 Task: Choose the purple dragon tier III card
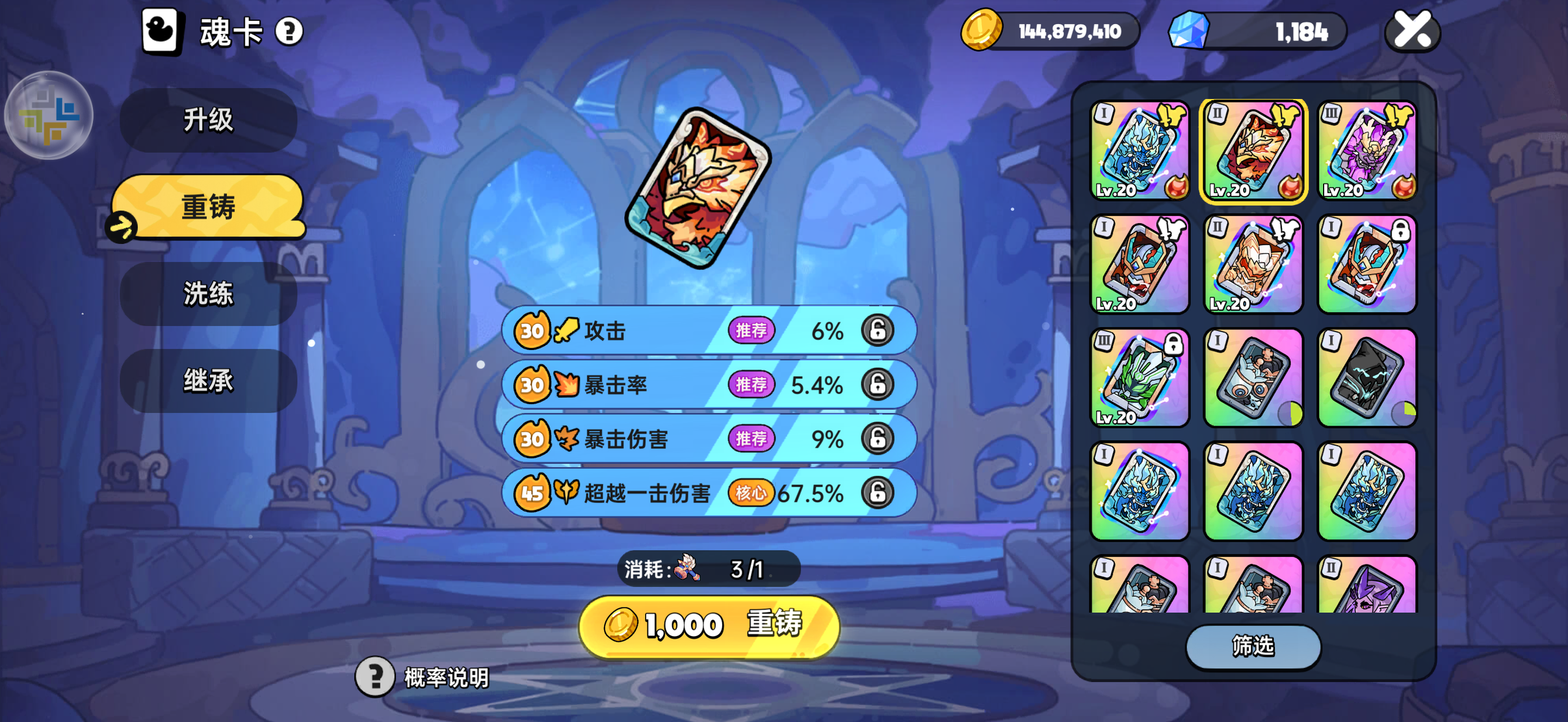coord(1366,151)
